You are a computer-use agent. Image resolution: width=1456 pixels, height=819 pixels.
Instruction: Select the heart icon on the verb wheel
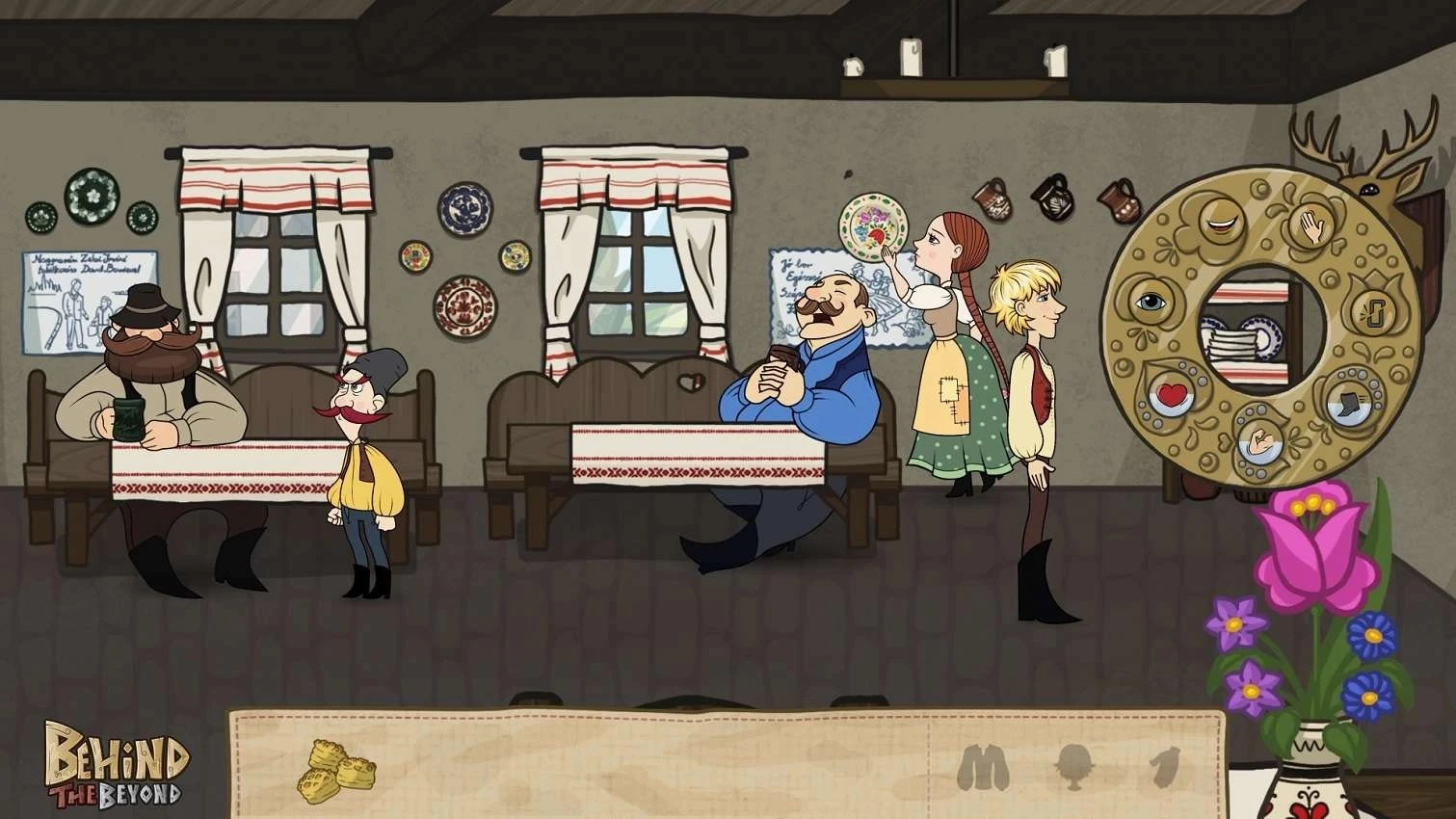(x=1172, y=396)
